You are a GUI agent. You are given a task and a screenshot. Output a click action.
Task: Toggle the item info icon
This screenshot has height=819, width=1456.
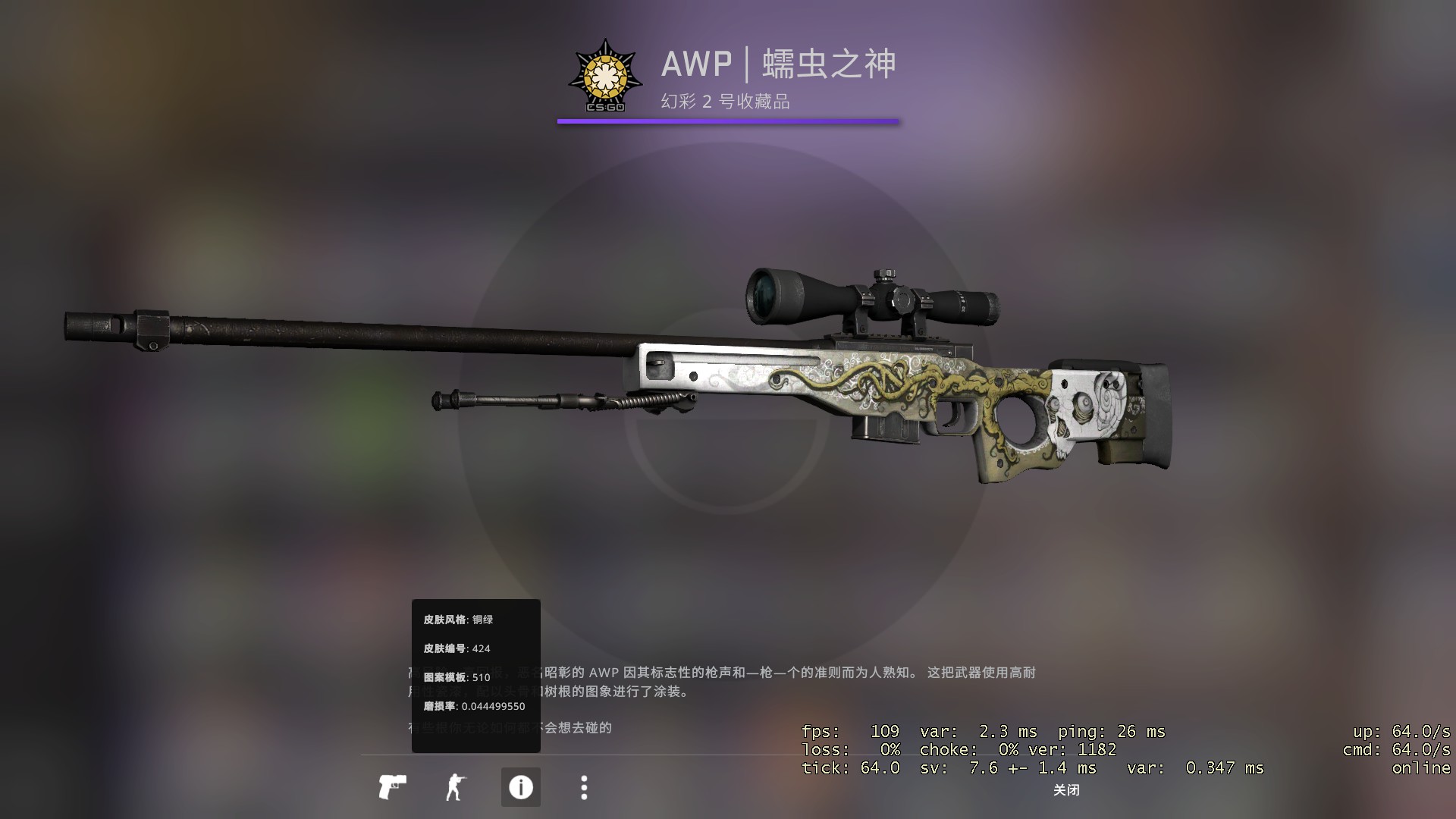coord(520,787)
